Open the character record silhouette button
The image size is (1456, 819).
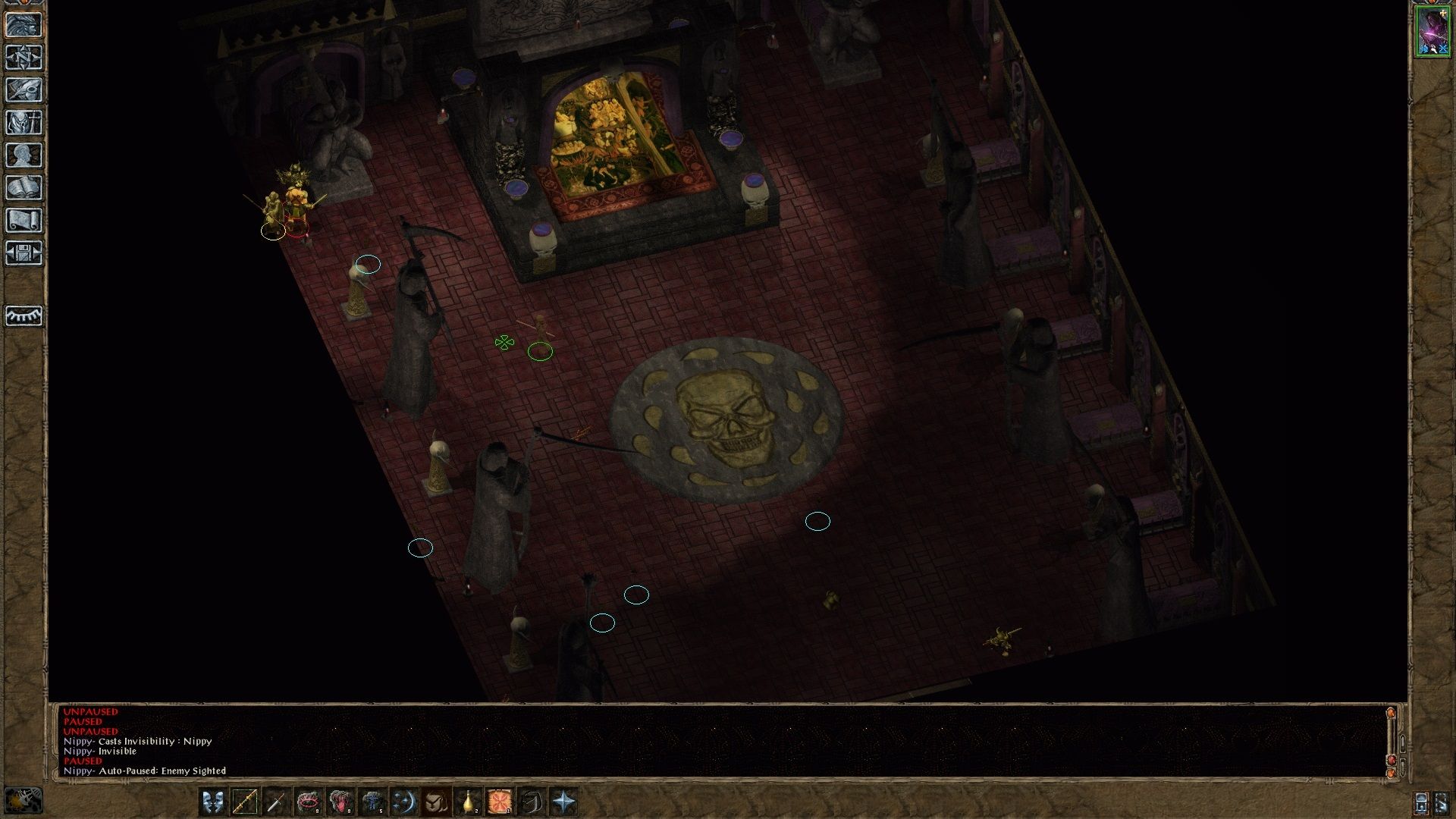tap(24, 155)
